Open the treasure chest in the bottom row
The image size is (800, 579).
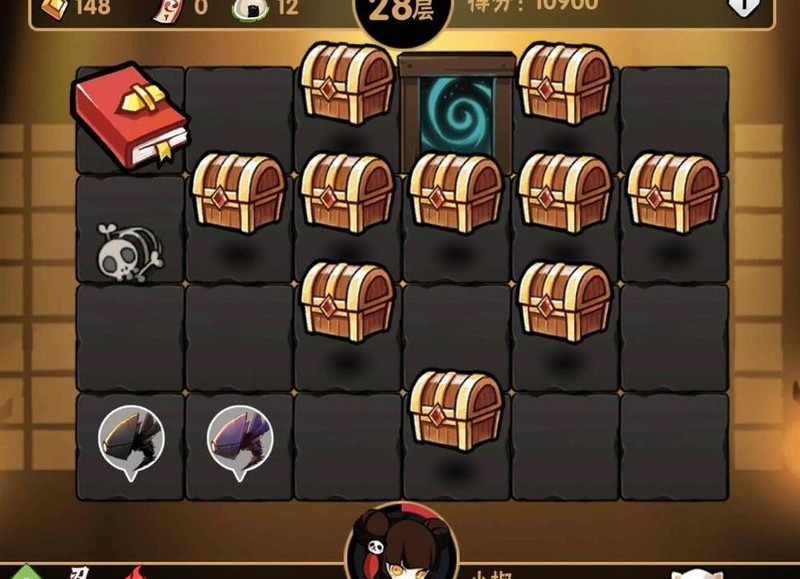click(456, 408)
